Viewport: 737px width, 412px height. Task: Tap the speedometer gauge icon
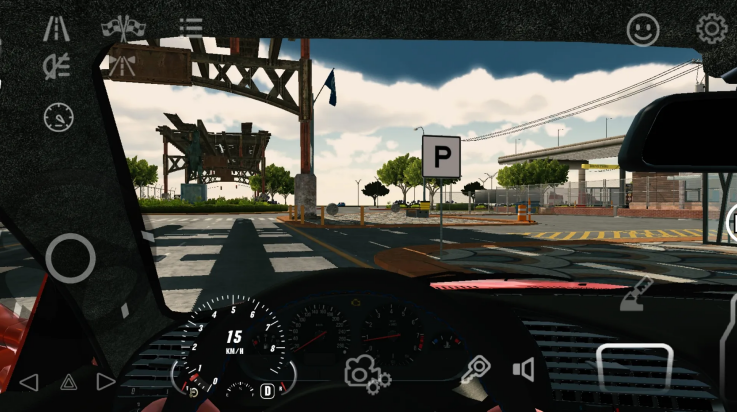pyautogui.click(x=58, y=117)
